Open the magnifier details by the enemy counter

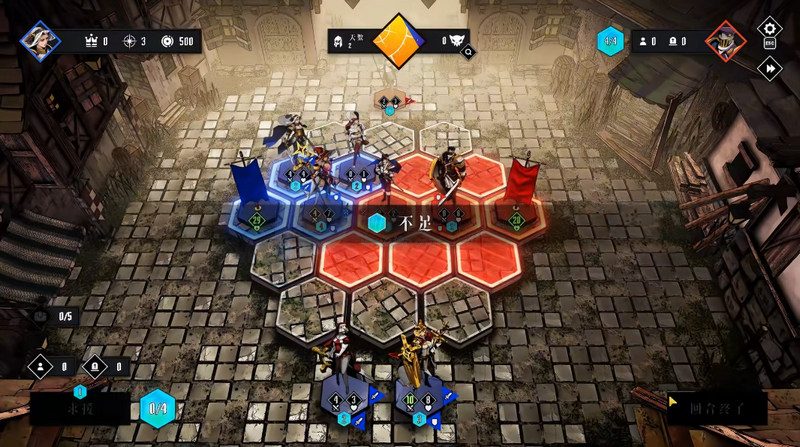[467, 52]
